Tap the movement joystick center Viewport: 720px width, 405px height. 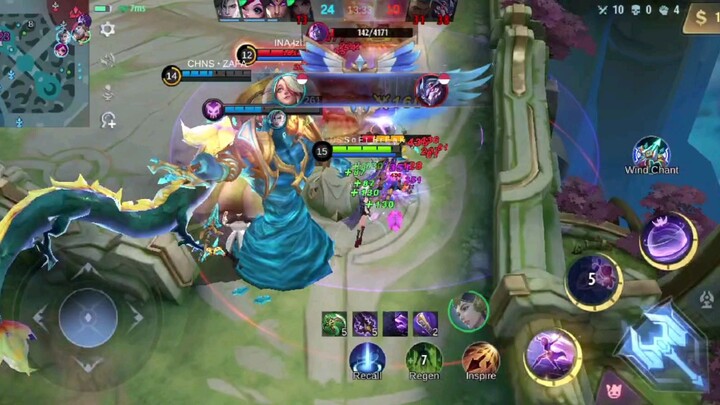coord(88,317)
